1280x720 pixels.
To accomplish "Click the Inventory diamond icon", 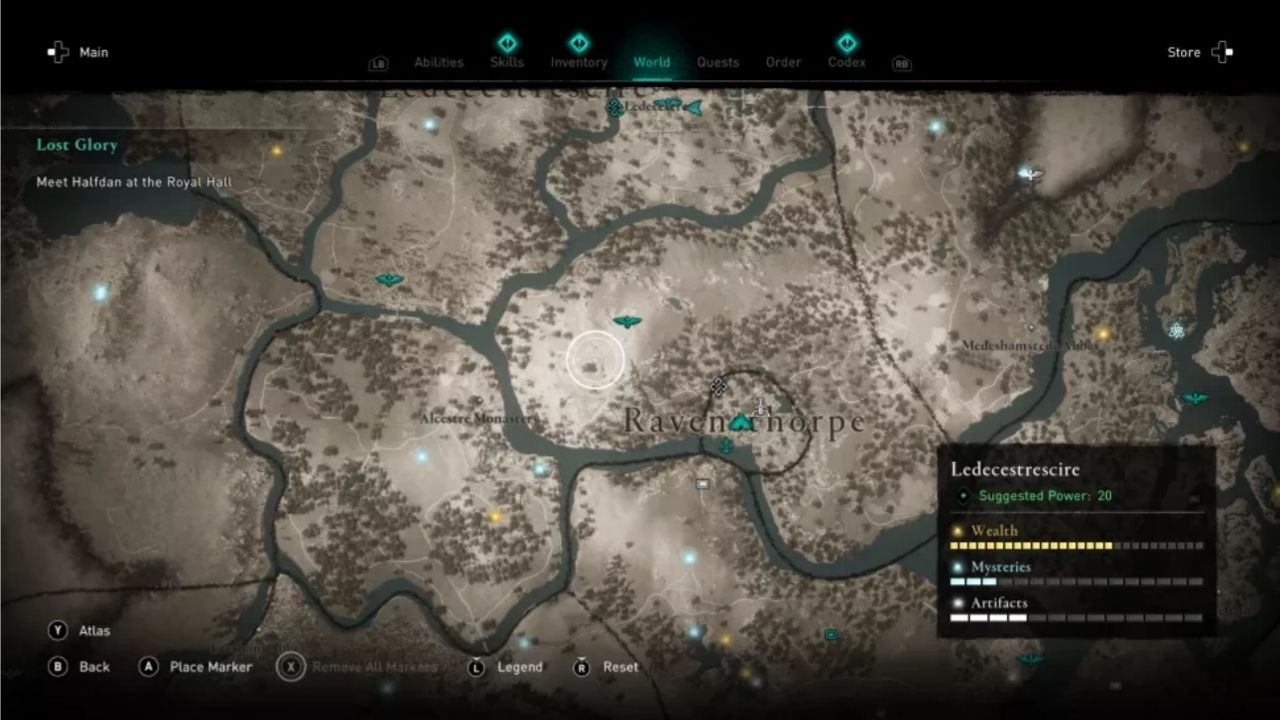I will (579, 44).
